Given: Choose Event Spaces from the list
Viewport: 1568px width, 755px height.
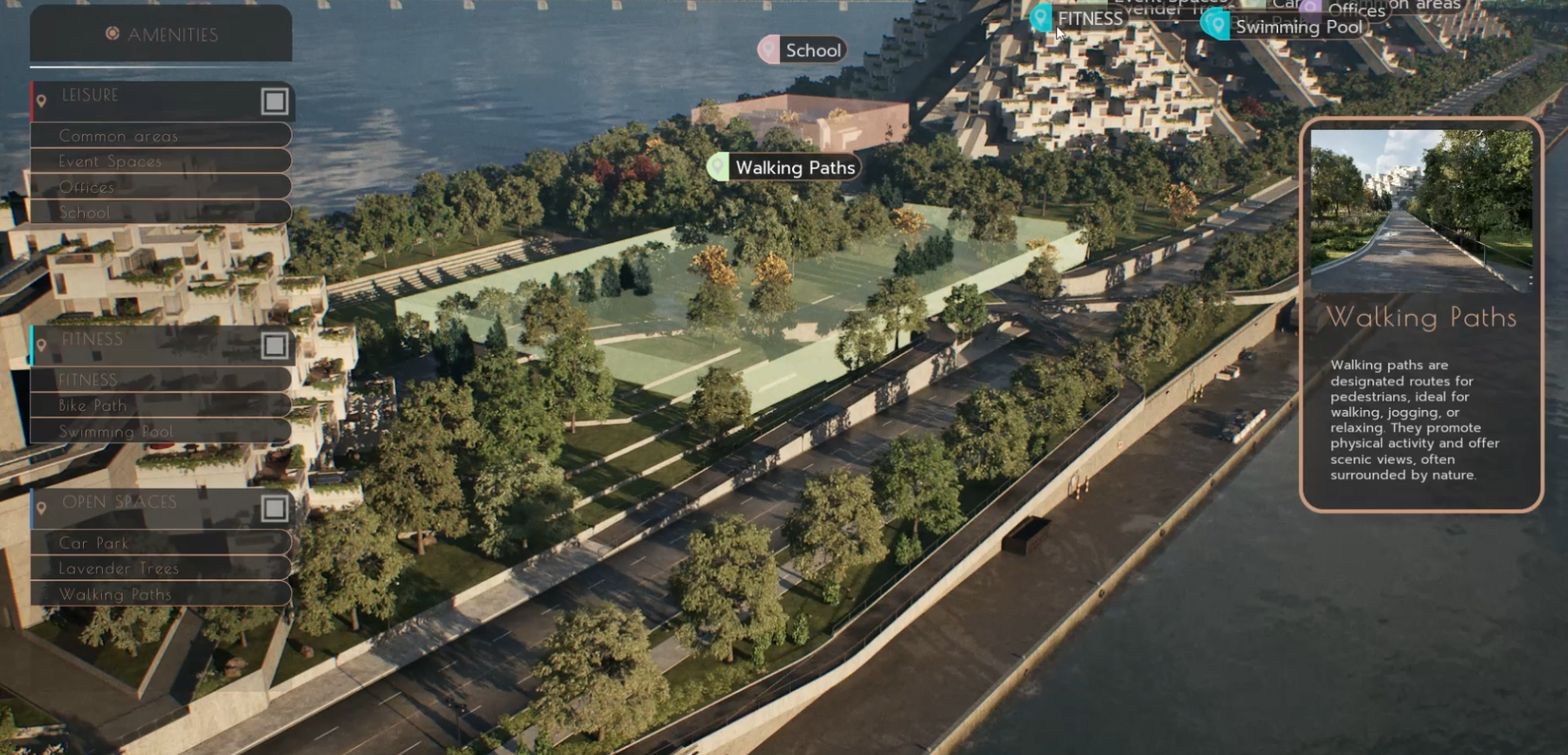Looking at the screenshot, I should coord(161,161).
